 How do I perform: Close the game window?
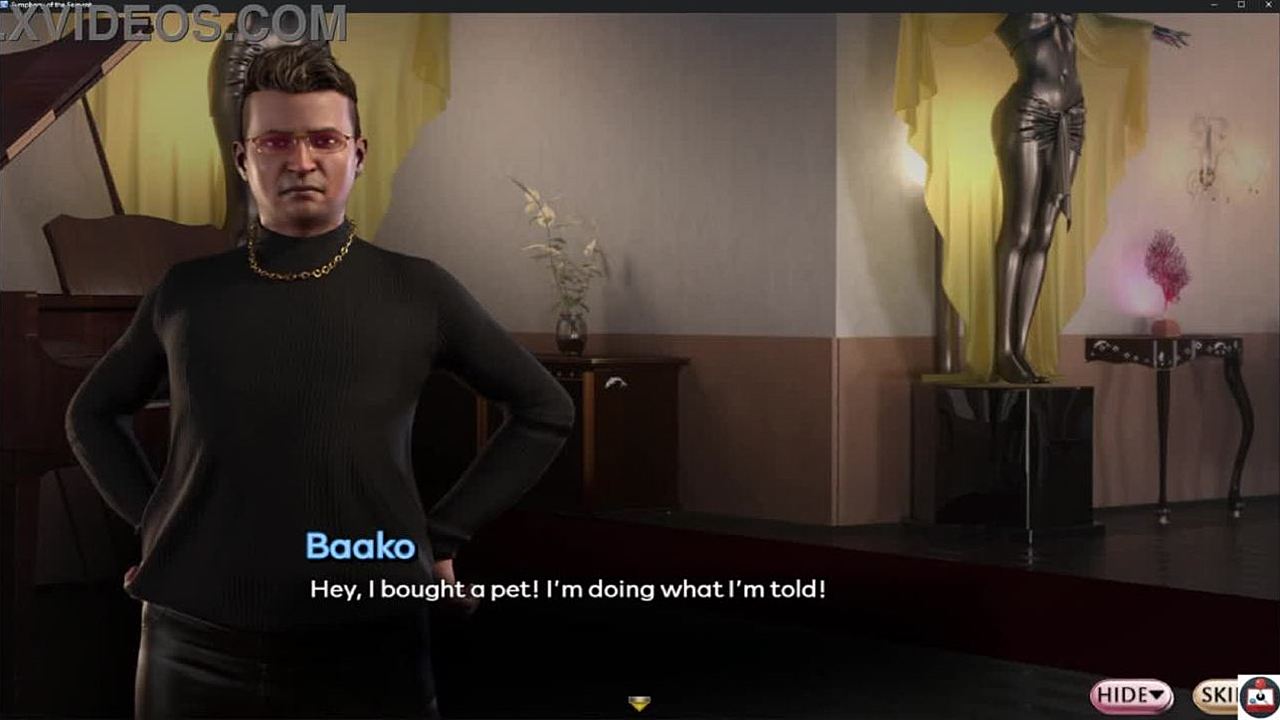pos(1269,6)
